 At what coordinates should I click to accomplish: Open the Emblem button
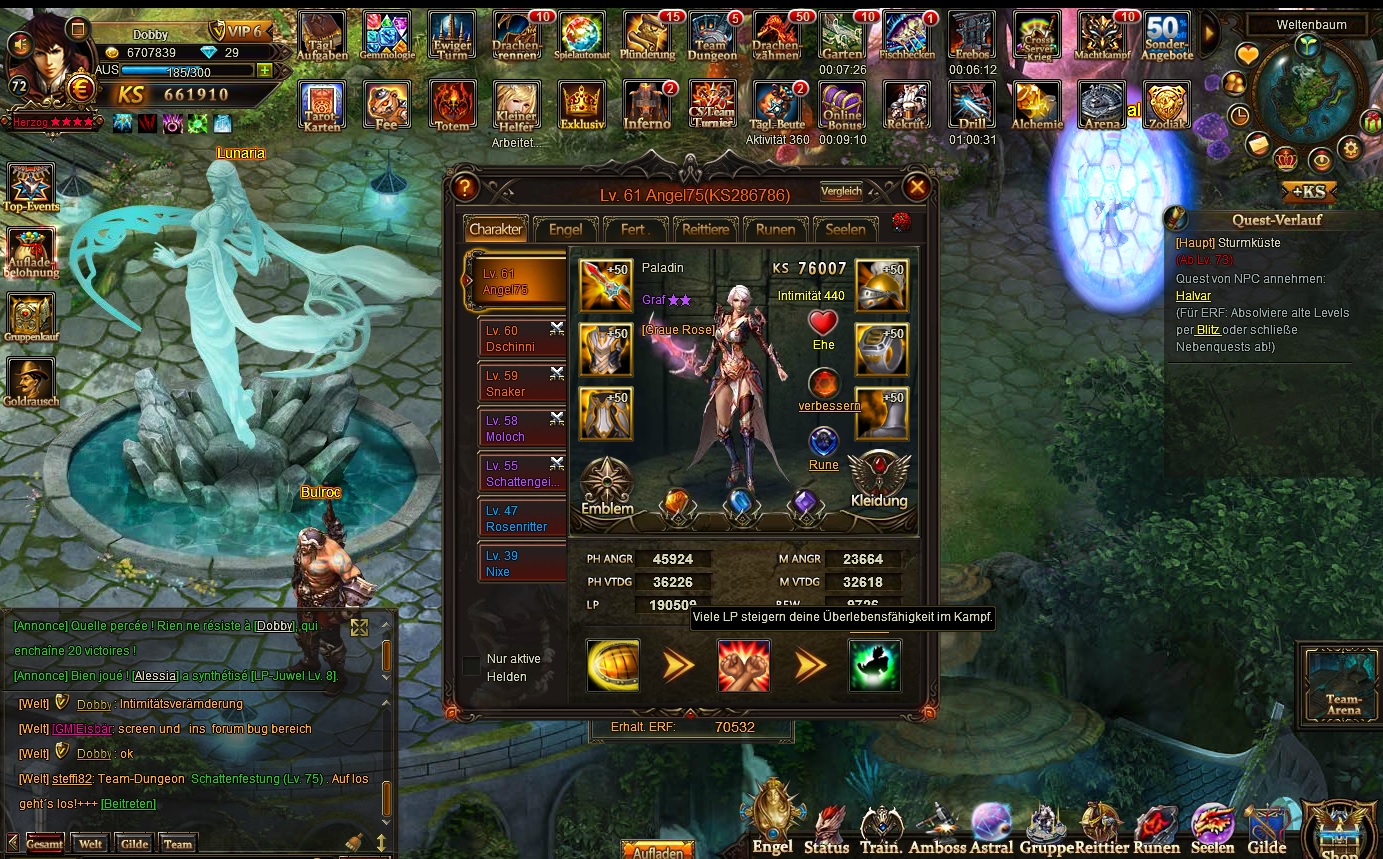[607, 487]
